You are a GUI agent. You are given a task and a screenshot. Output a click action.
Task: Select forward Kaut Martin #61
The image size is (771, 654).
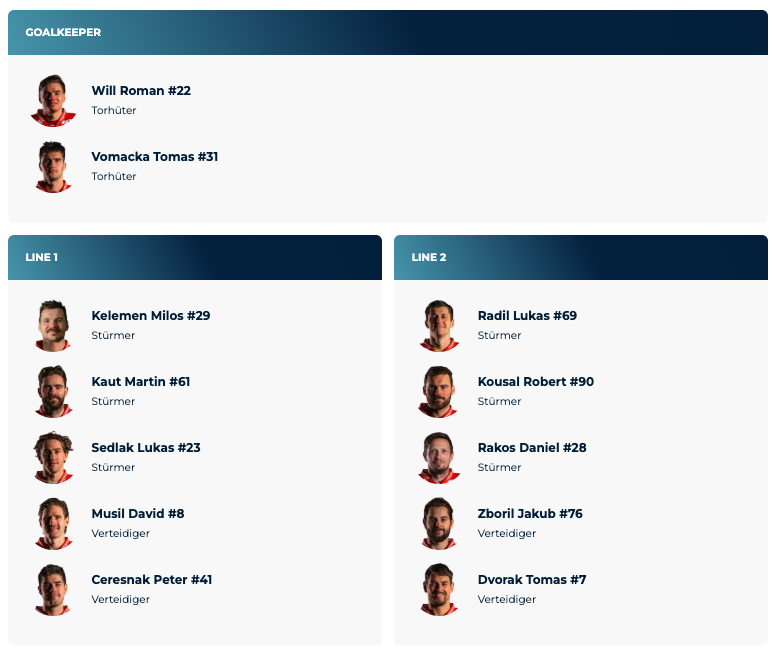click(x=140, y=382)
